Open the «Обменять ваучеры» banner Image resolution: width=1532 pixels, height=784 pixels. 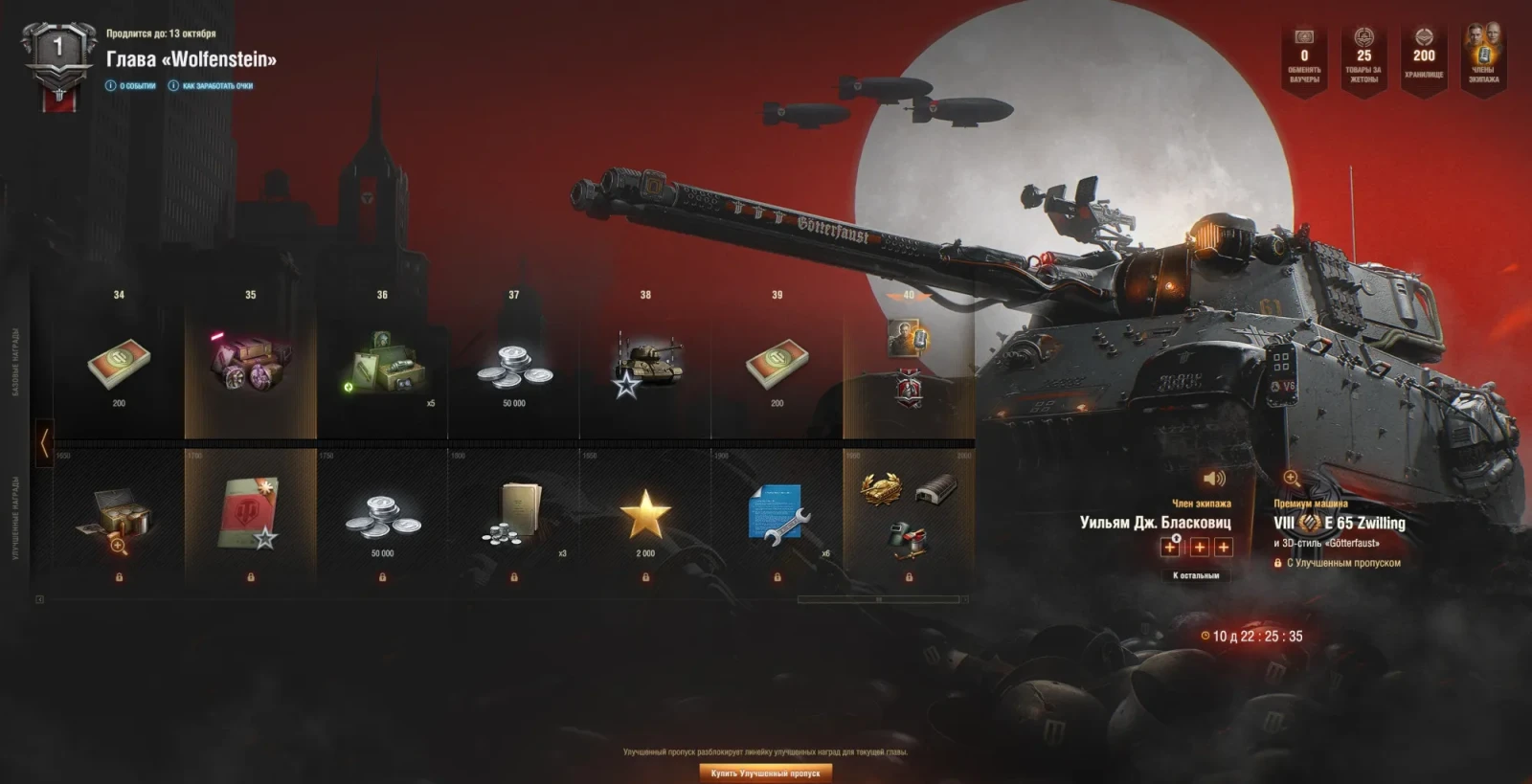tap(1304, 57)
